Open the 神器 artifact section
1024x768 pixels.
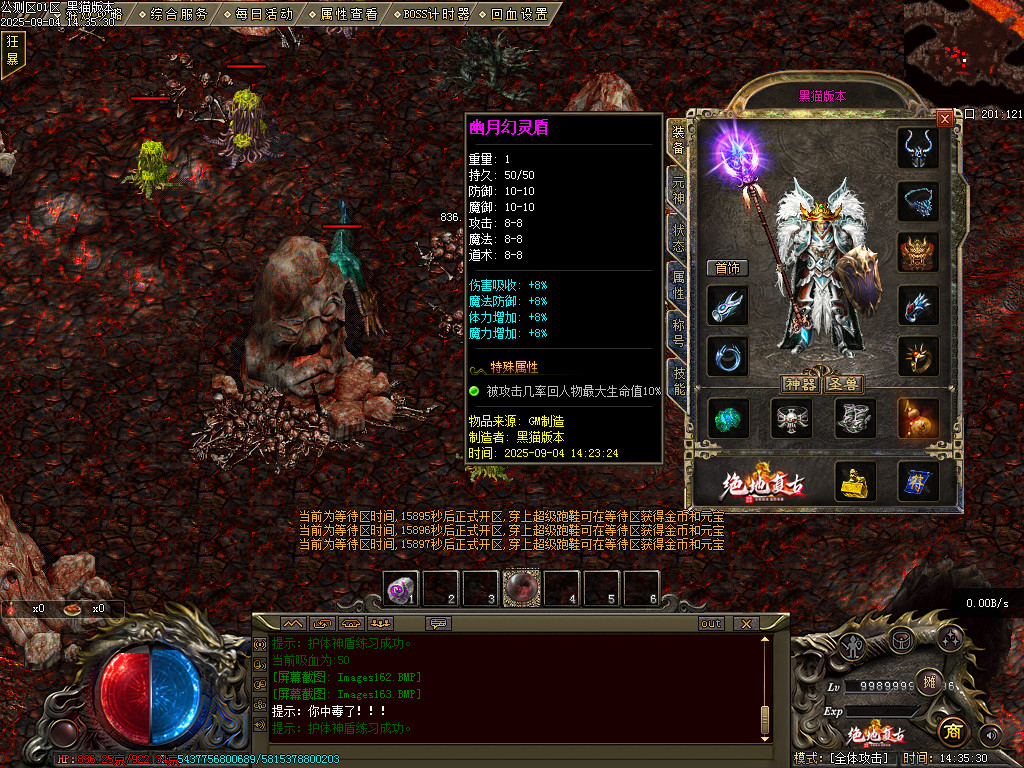(801, 384)
